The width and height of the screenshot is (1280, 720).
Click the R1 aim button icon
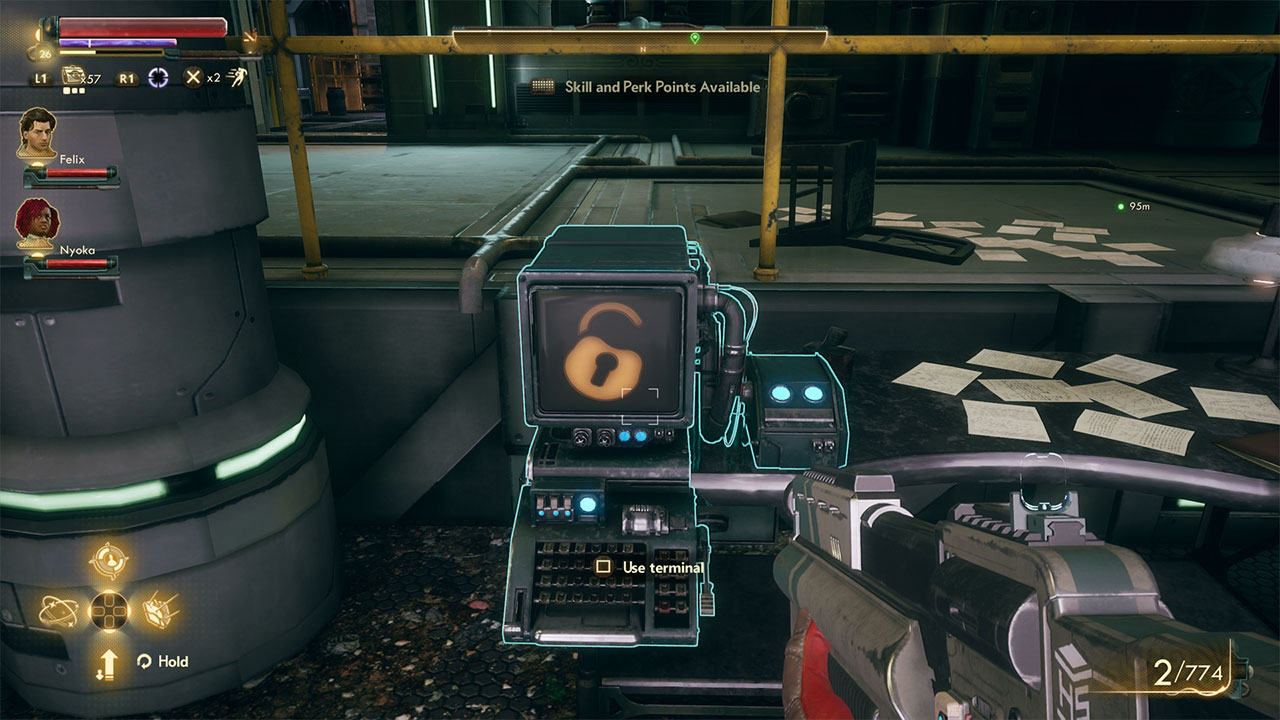click(126, 78)
